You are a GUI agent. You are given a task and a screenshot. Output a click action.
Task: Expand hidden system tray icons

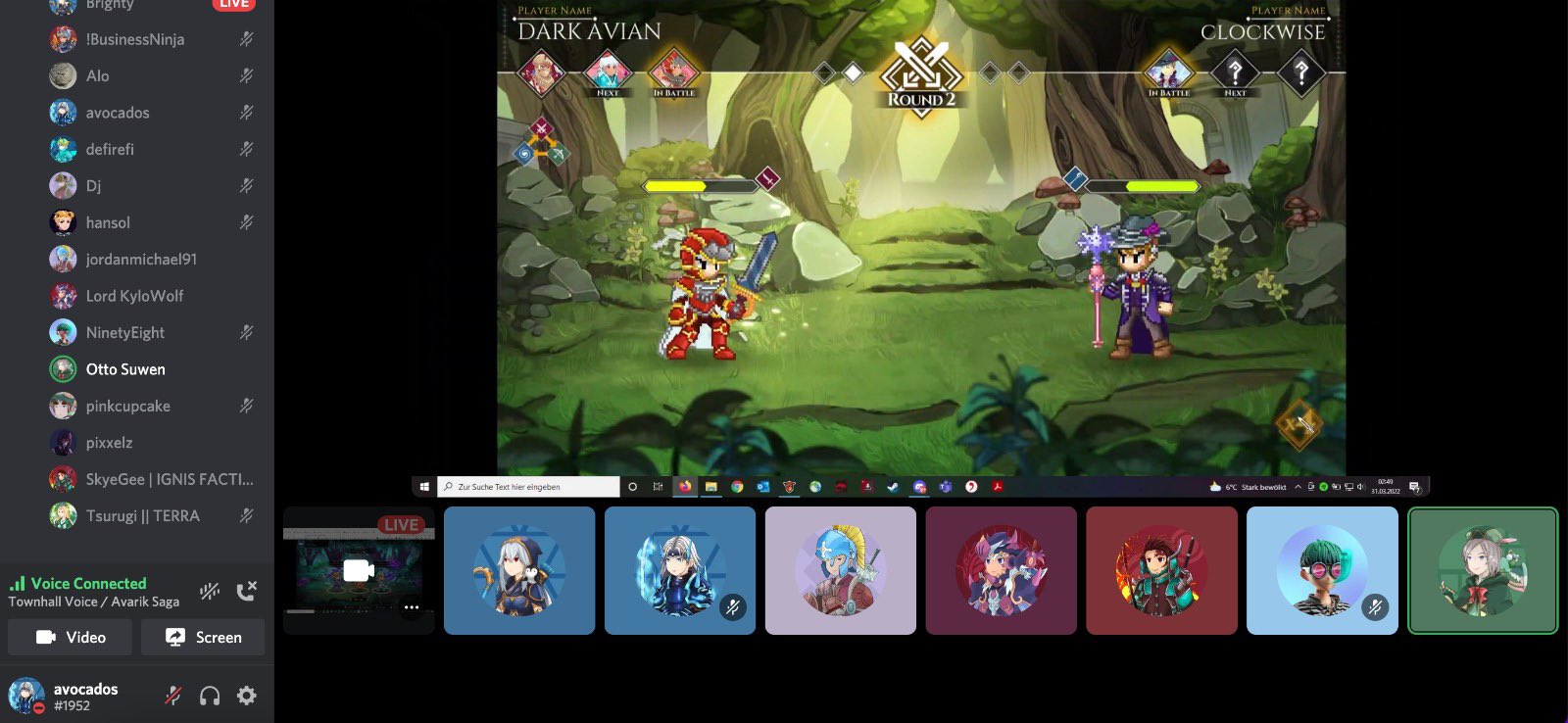(1298, 485)
